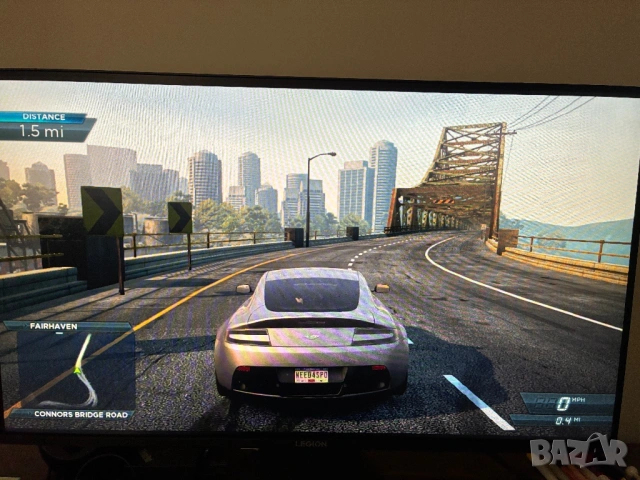Click the Bazar watermark logo
Viewport: 640px width, 480px height.
[x=578, y=454]
